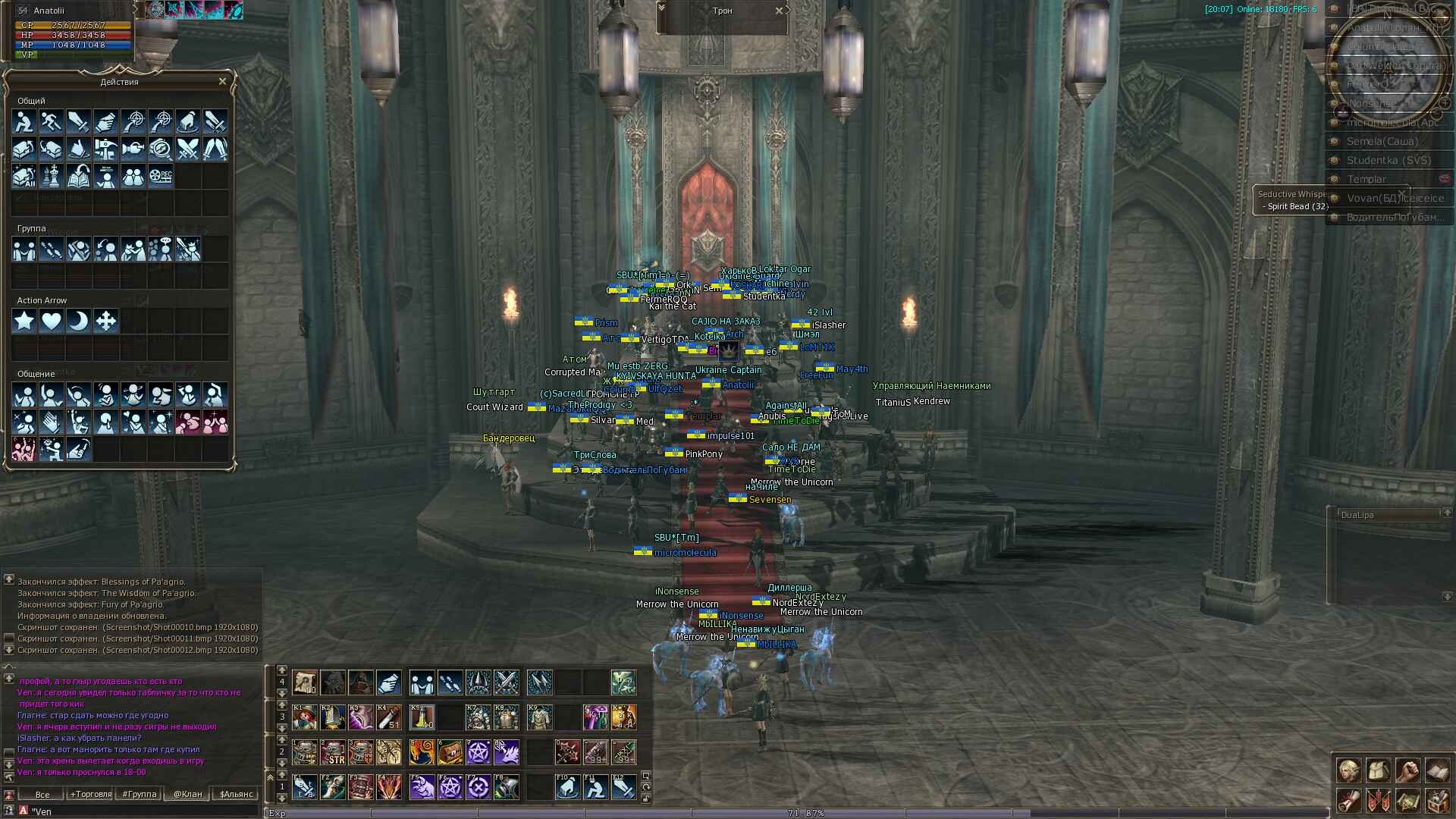
Task: Use the STR buff item on hotbar 2
Action: tap(333, 752)
